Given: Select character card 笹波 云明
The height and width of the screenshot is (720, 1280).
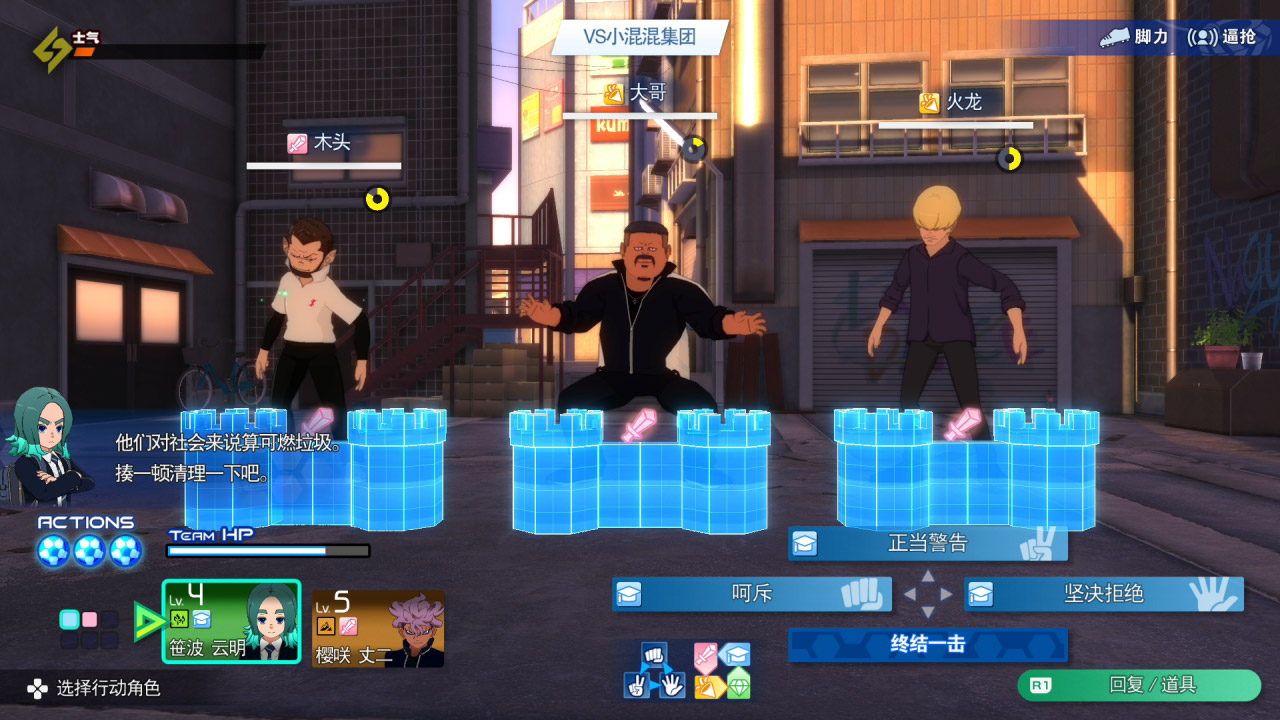Looking at the screenshot, I should 231,621.
